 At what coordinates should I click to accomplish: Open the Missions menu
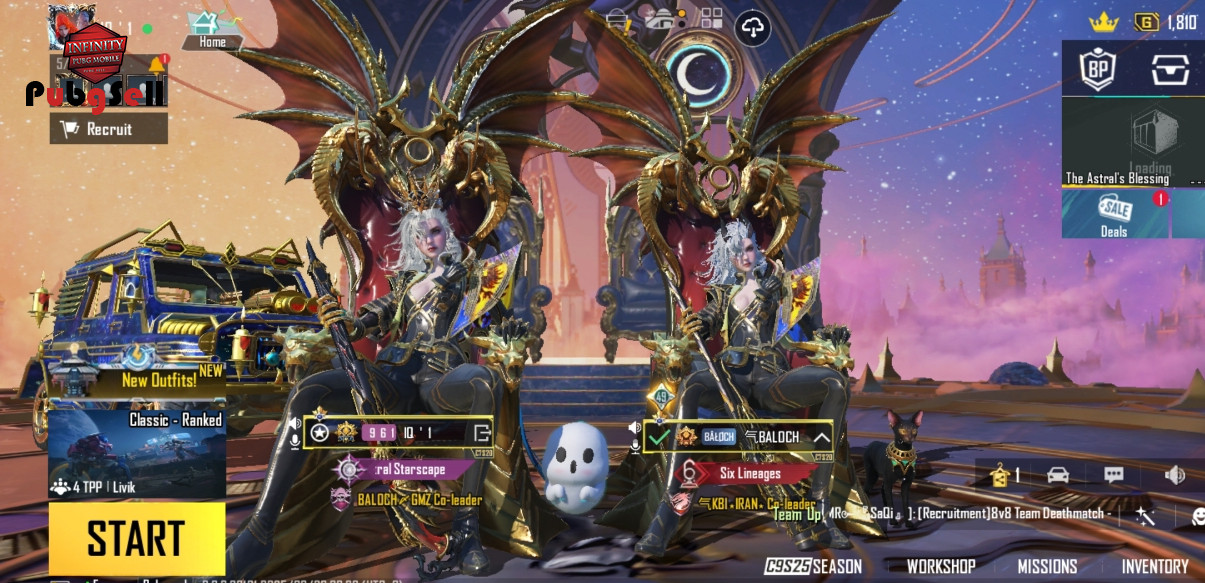point(1047,567)
